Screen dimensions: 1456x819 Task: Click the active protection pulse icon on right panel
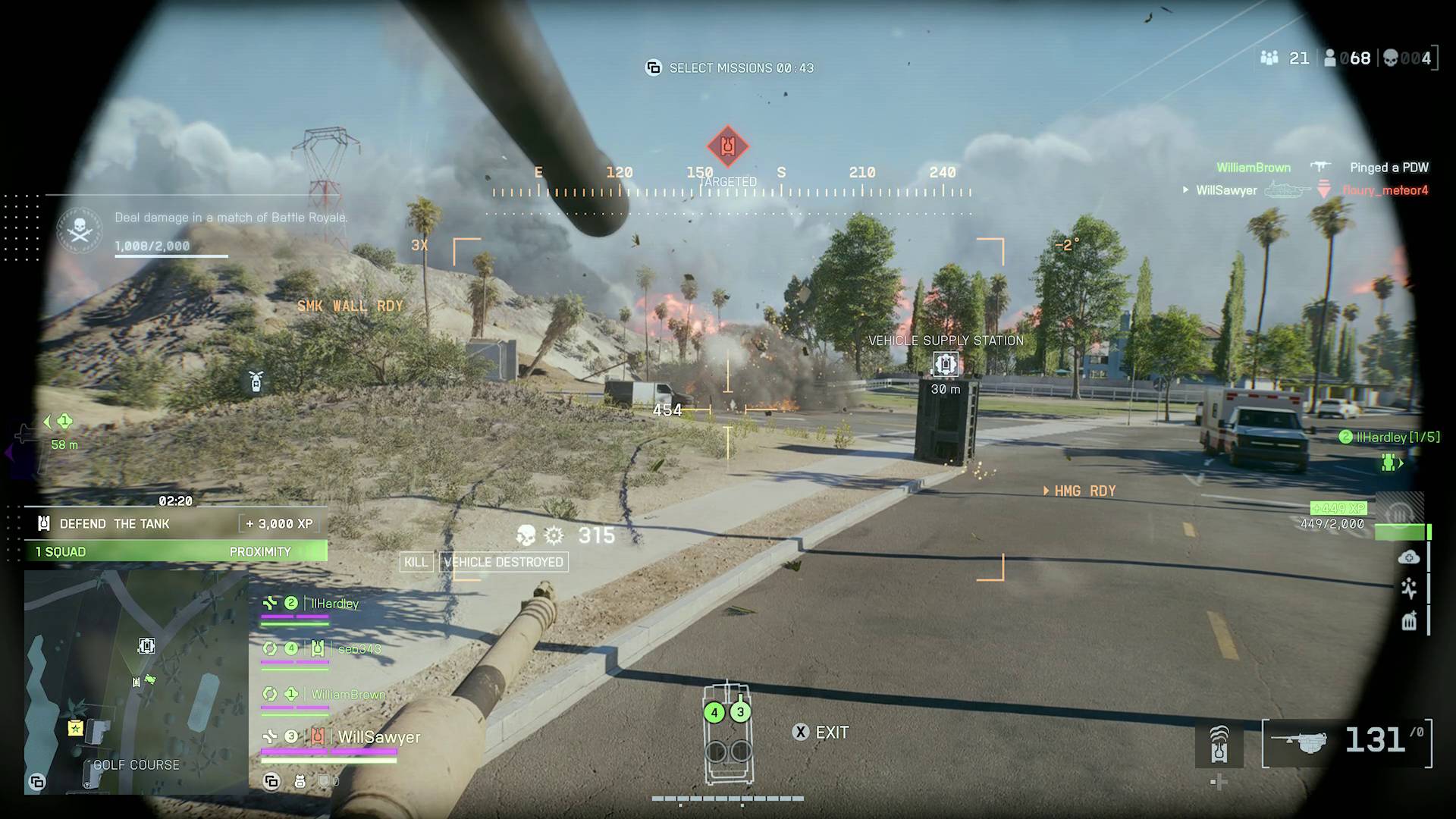click(1409, 588)
